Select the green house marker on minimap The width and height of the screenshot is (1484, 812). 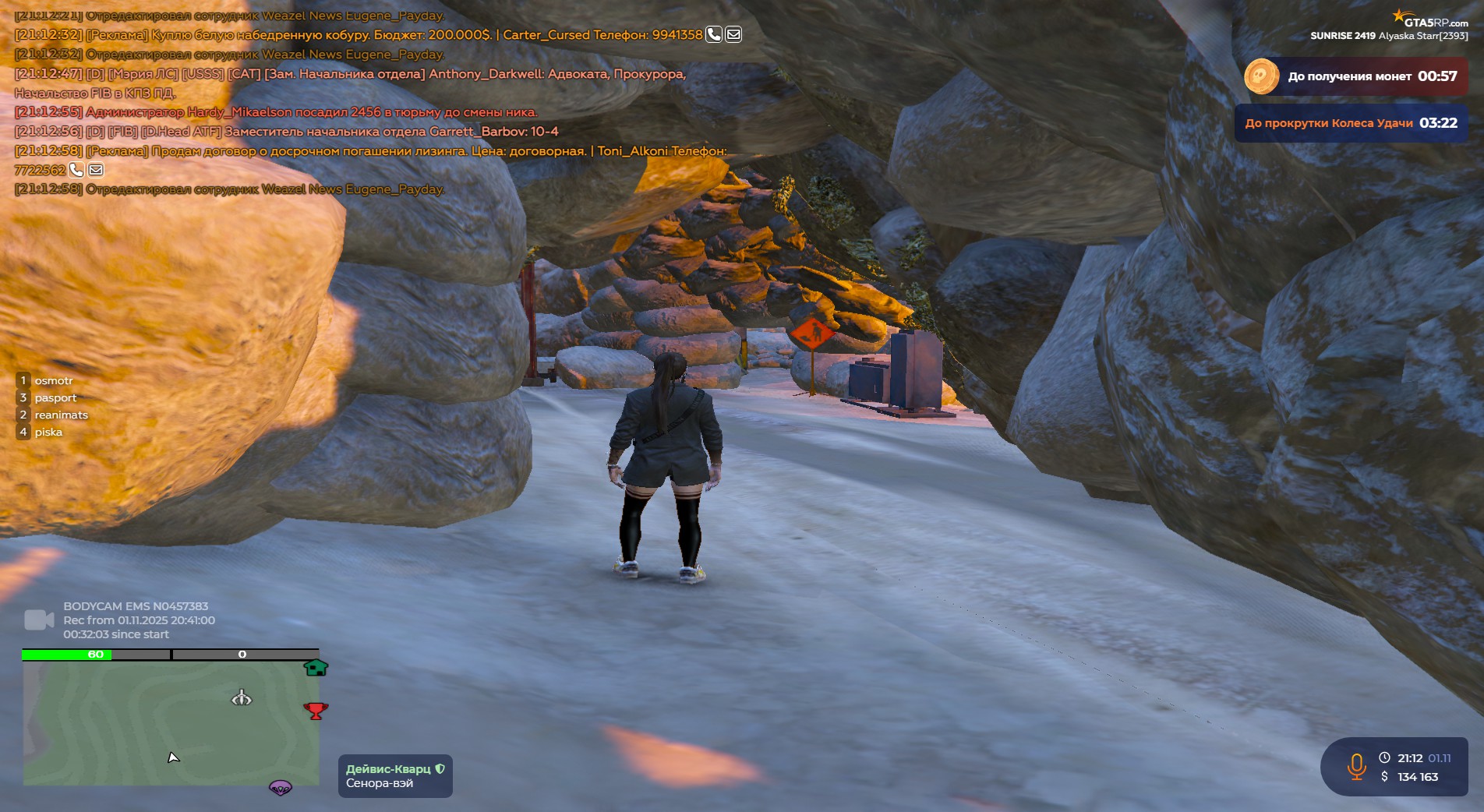click(316, 668)
